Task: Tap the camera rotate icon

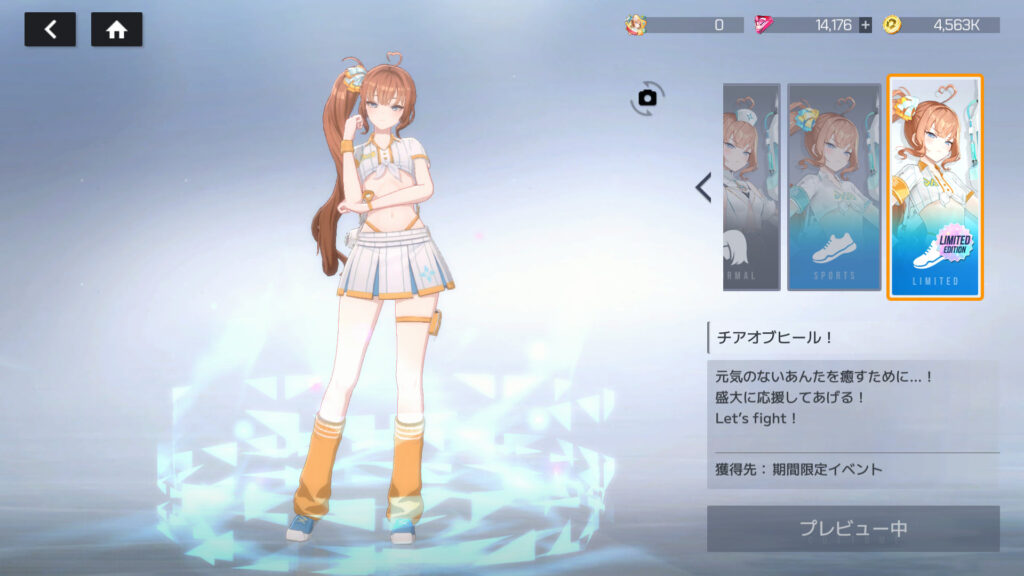Action: pos(647,97)
